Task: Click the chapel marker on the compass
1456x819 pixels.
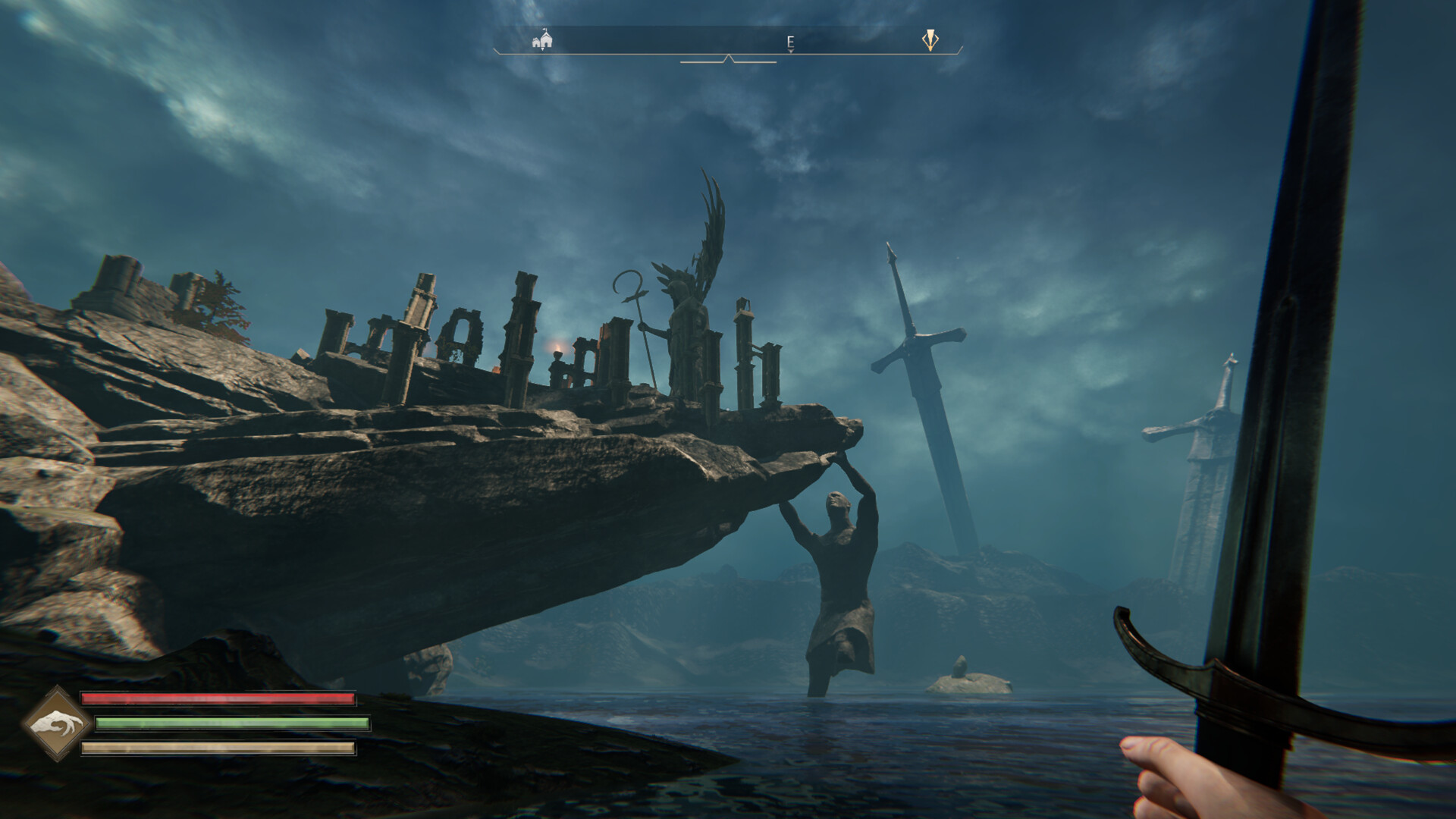Action: [x=541, y=39]
